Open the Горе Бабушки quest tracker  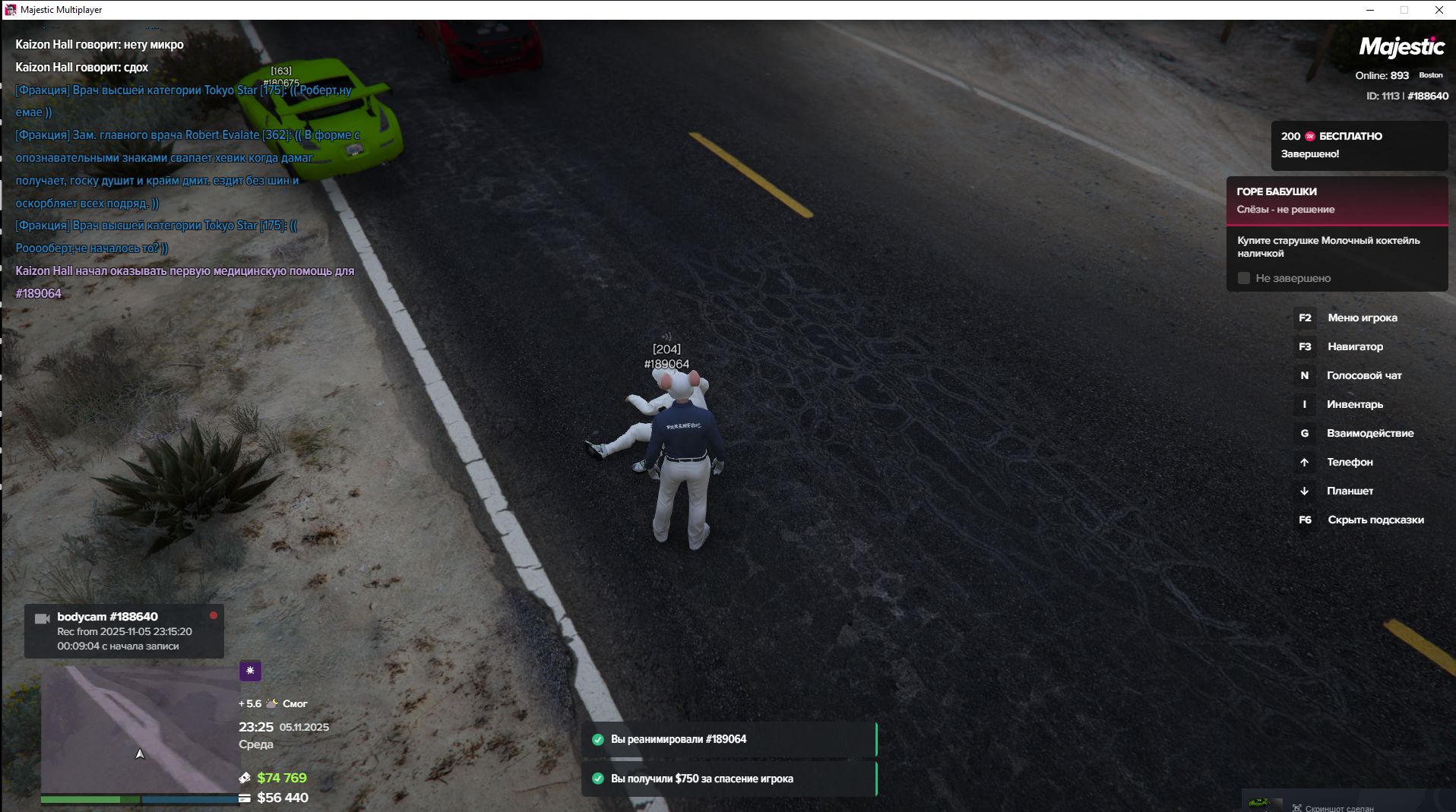pos(1336,201)
